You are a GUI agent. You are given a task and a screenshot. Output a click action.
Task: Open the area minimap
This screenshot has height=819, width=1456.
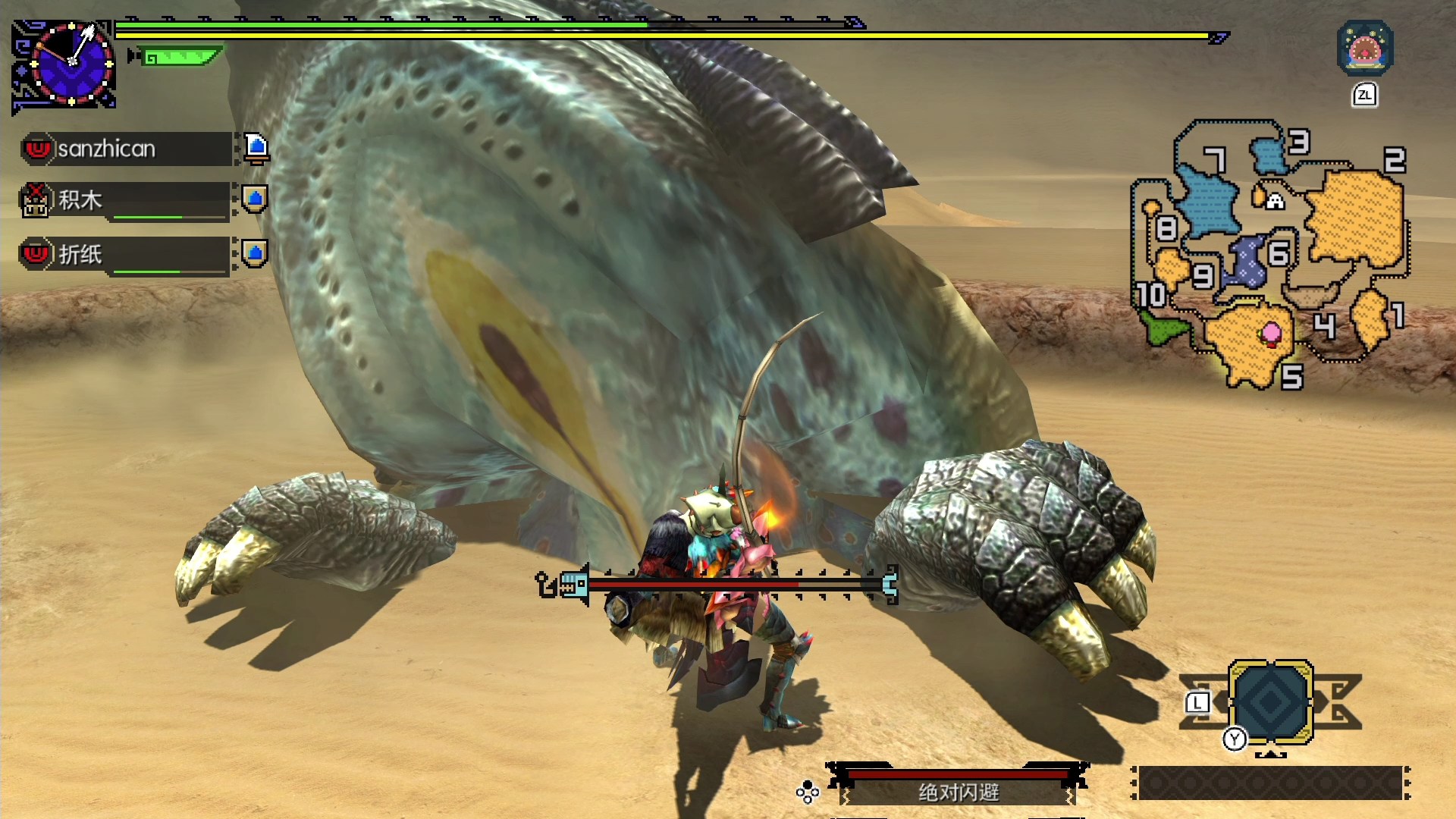[x=1270, y=254]
